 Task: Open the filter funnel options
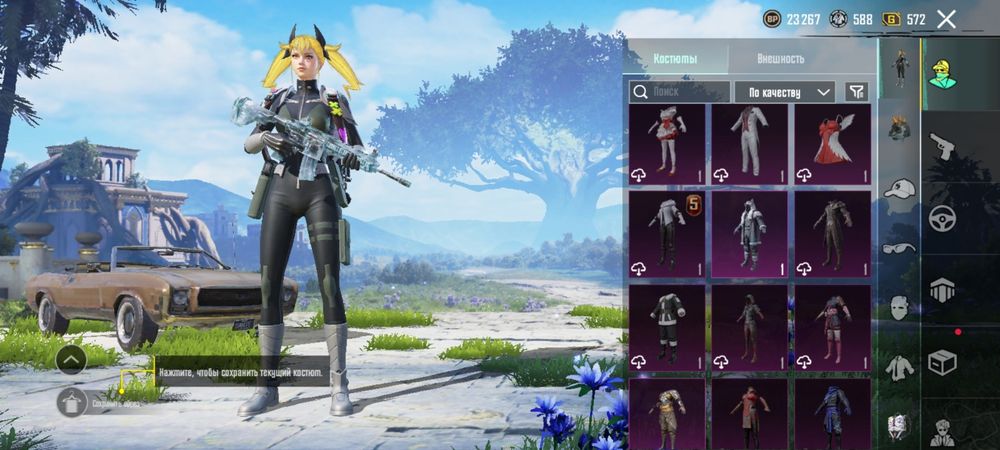[x=856, y=92]
